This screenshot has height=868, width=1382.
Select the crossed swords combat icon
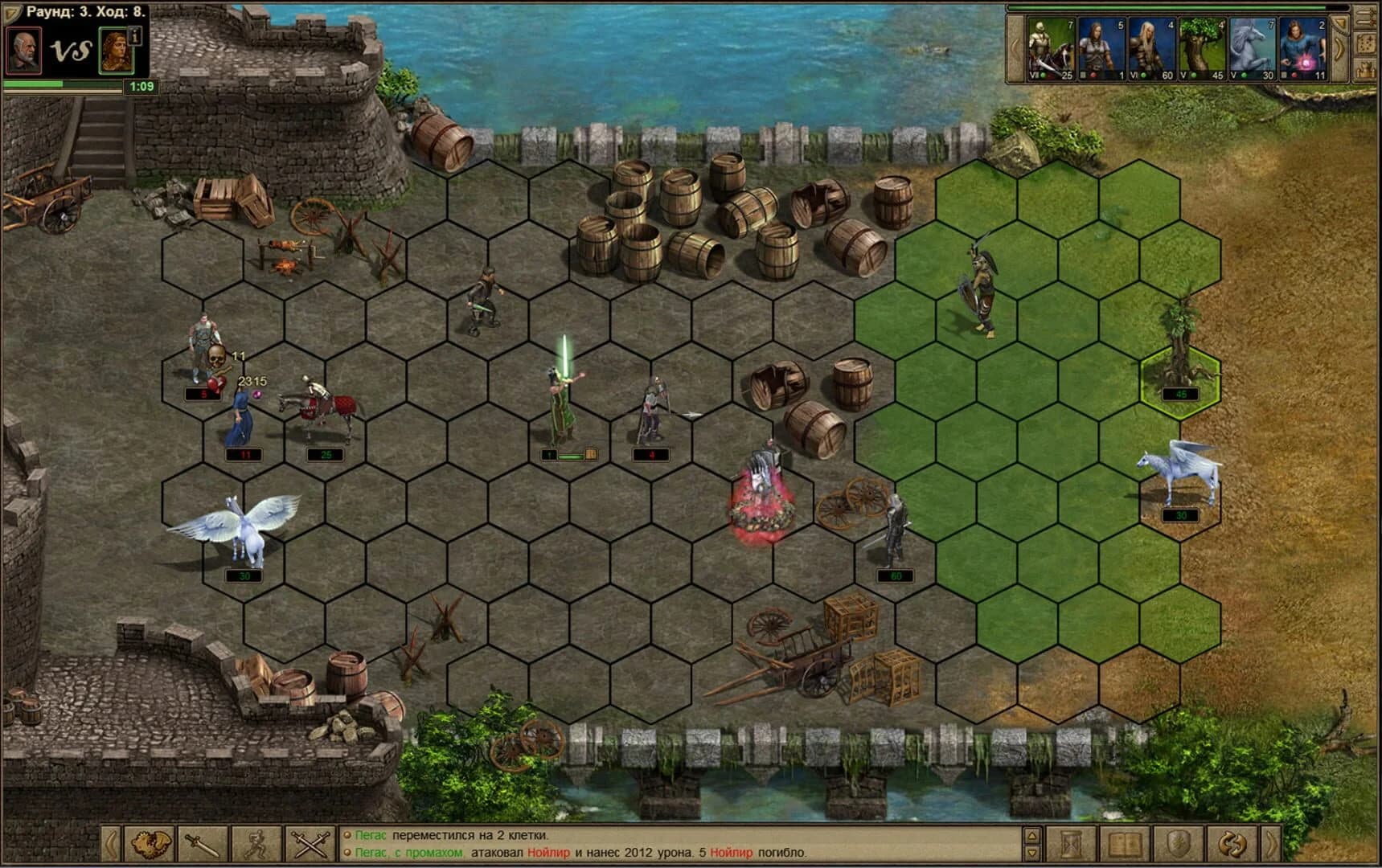tap(310, 843)
